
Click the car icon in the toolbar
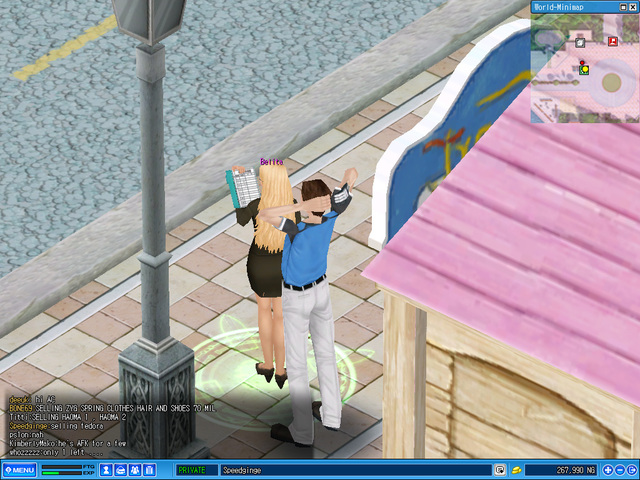(120, 470)
